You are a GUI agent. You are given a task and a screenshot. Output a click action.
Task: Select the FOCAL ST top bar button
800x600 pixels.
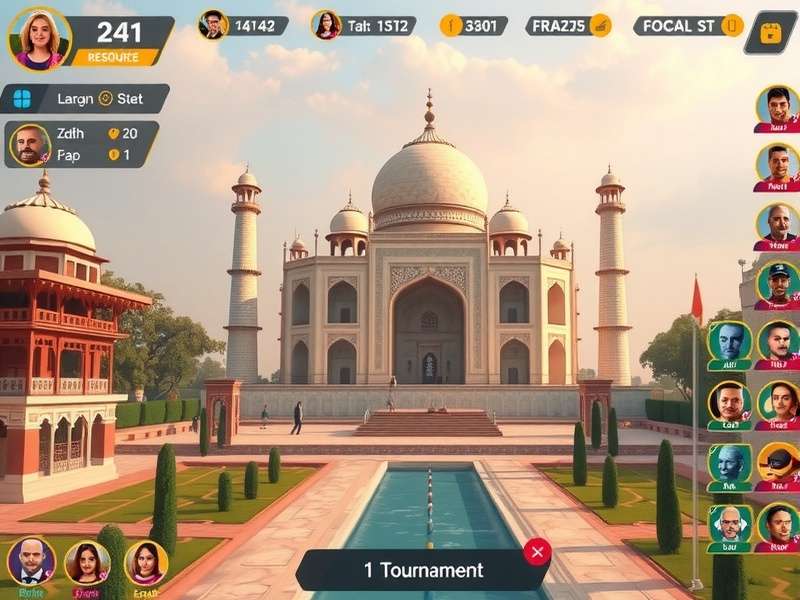(689, 25)
